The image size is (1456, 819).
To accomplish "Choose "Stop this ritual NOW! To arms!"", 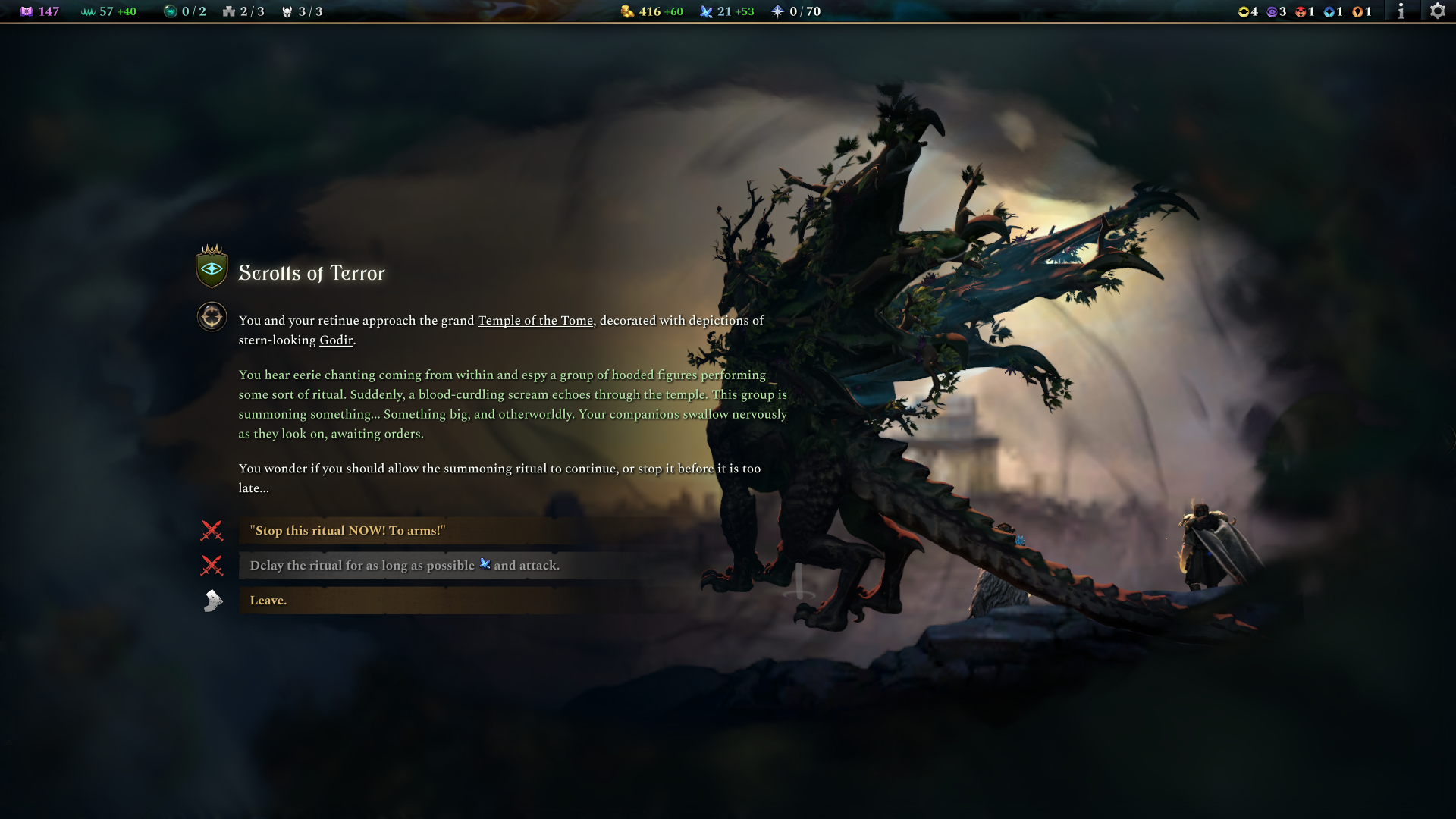I will coord(349,530).
